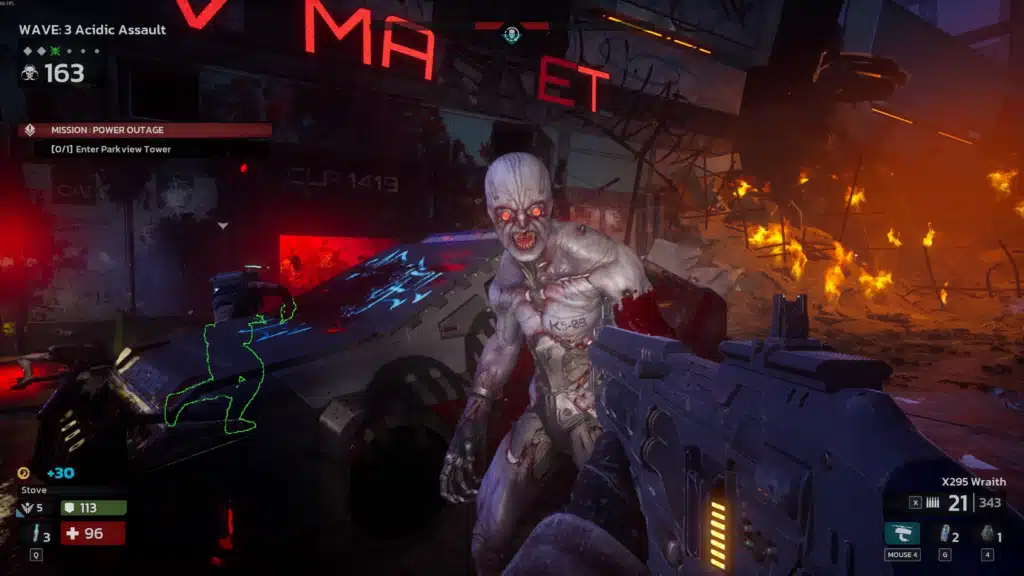Select the Mission: Power Outage tracker banner
The width and height of the screenshot is (1024, 576).
(x=144, y=130)
